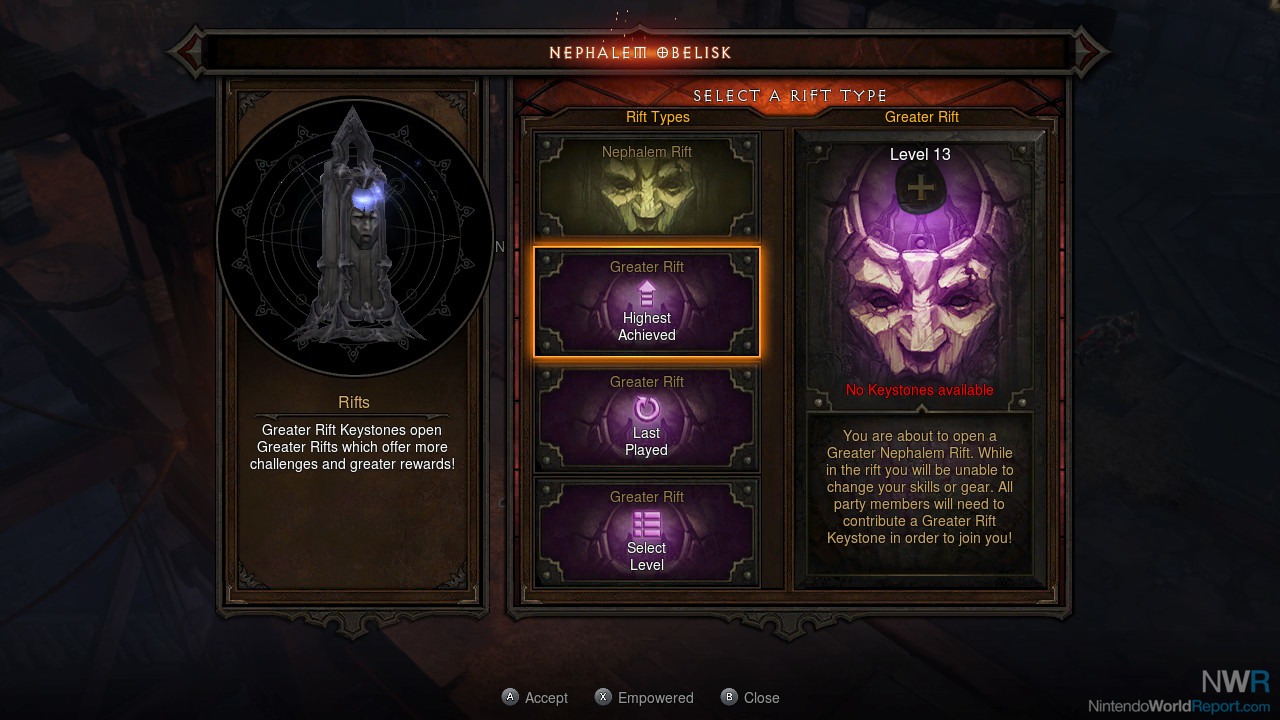Choose Greater Rift Highest Achieved
The width and height of the screenshot is (1280, 720).
pyautogui.click(x=647, y=302)
